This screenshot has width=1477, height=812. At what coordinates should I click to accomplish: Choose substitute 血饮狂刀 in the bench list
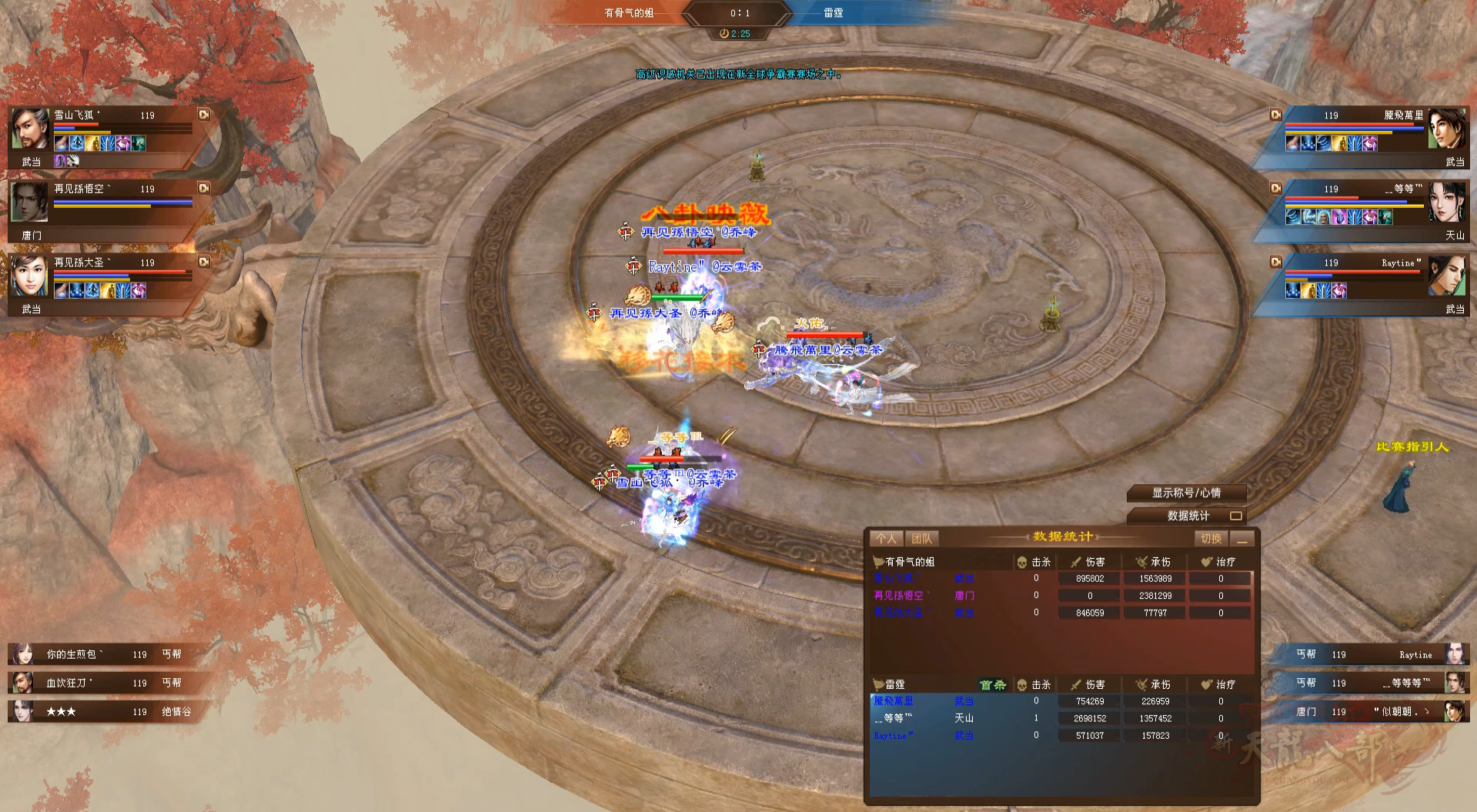point(100,683)
